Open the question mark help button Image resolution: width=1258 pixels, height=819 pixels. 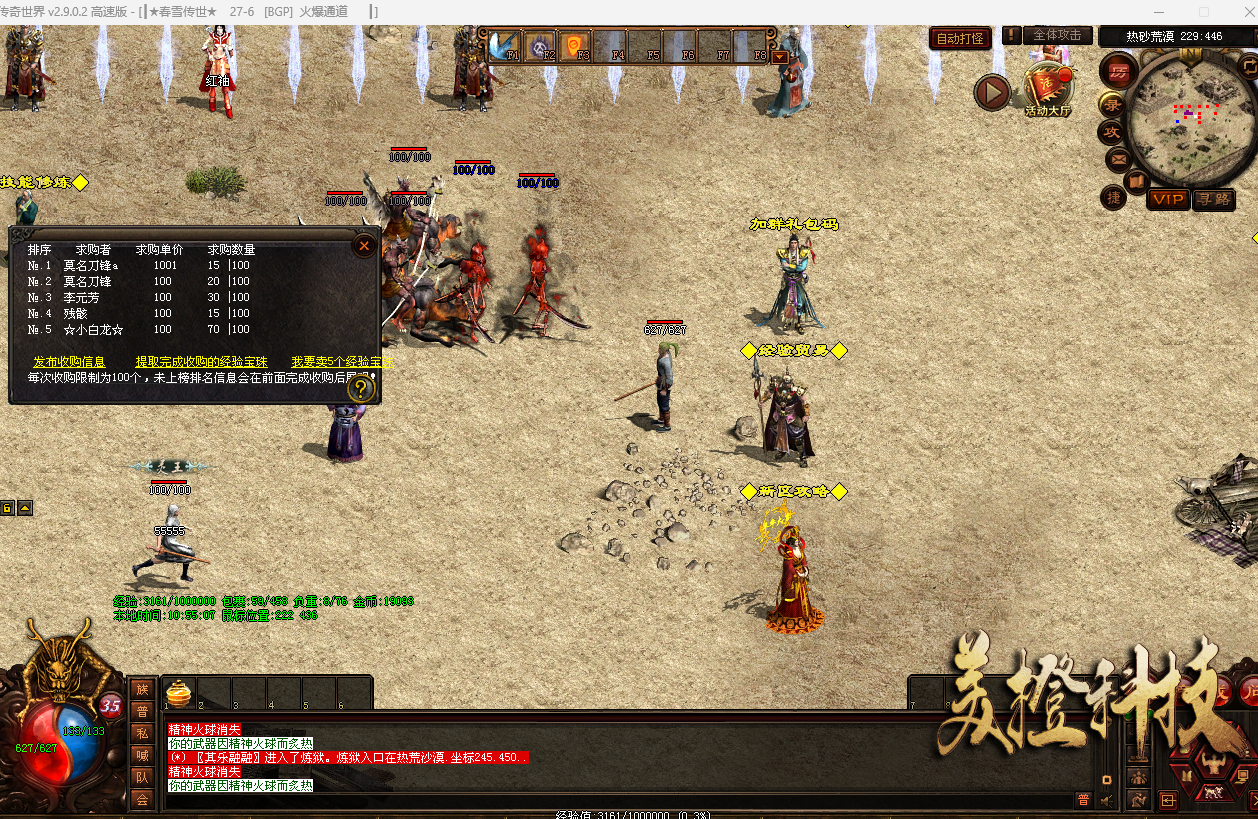360,389
